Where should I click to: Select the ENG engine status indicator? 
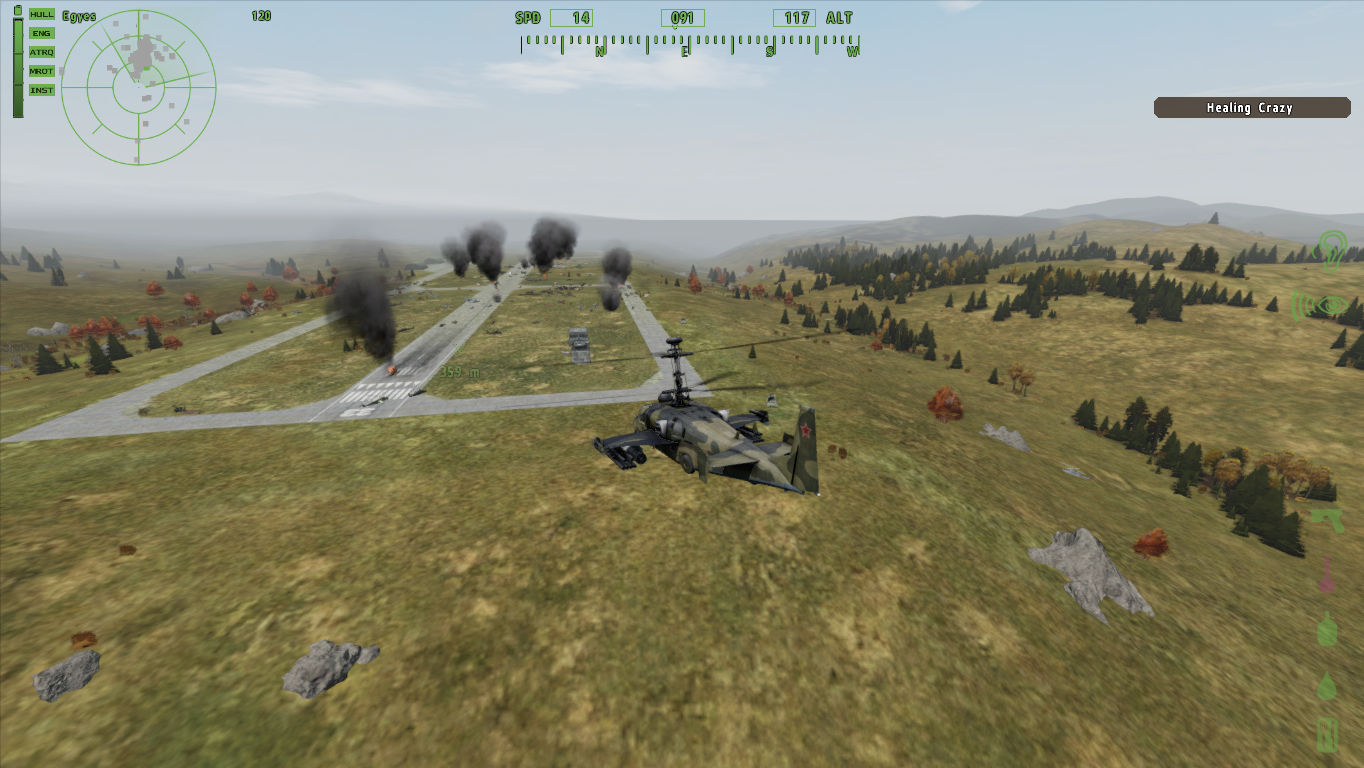(42, 33)
